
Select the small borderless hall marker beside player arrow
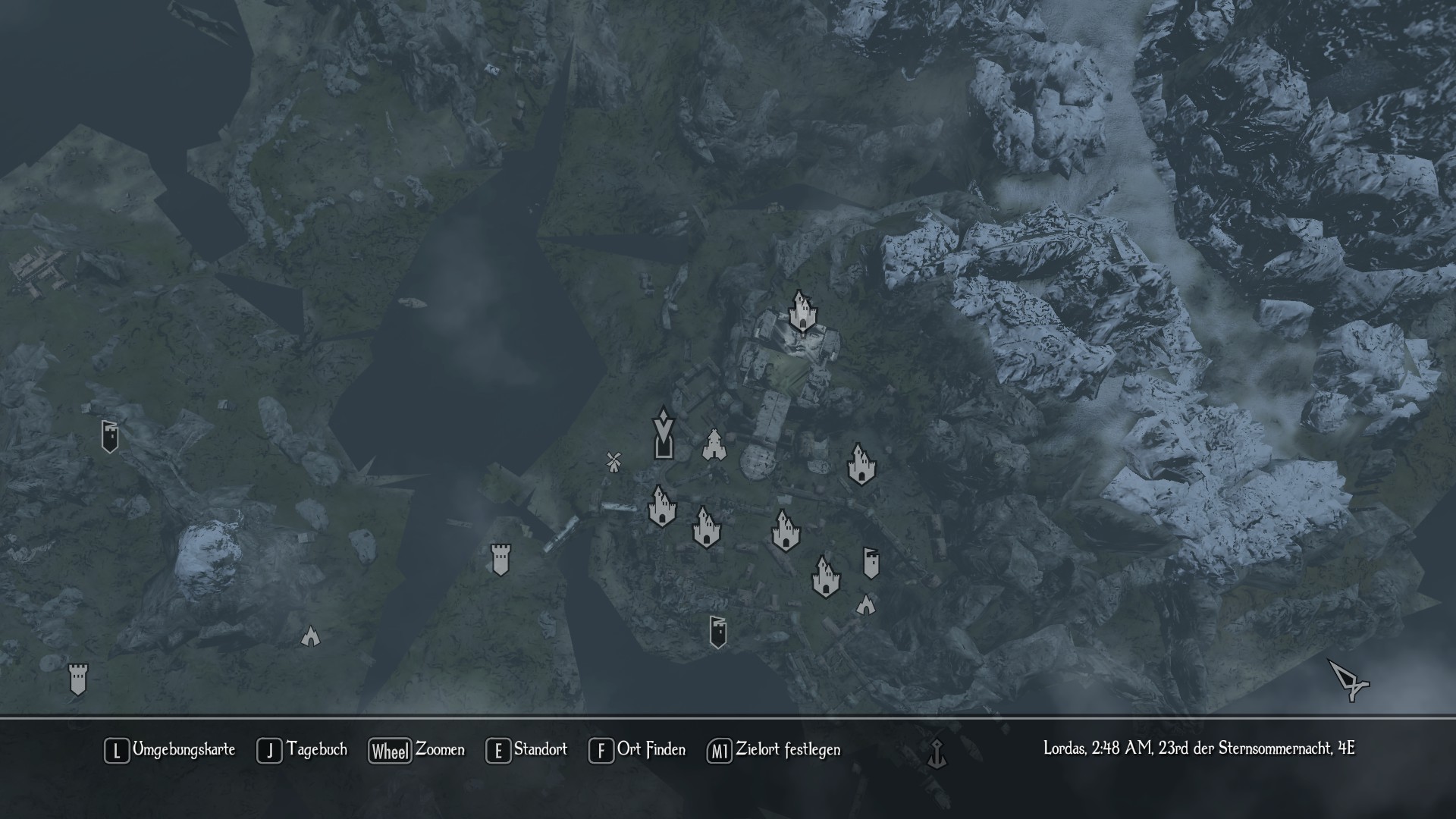714,444
